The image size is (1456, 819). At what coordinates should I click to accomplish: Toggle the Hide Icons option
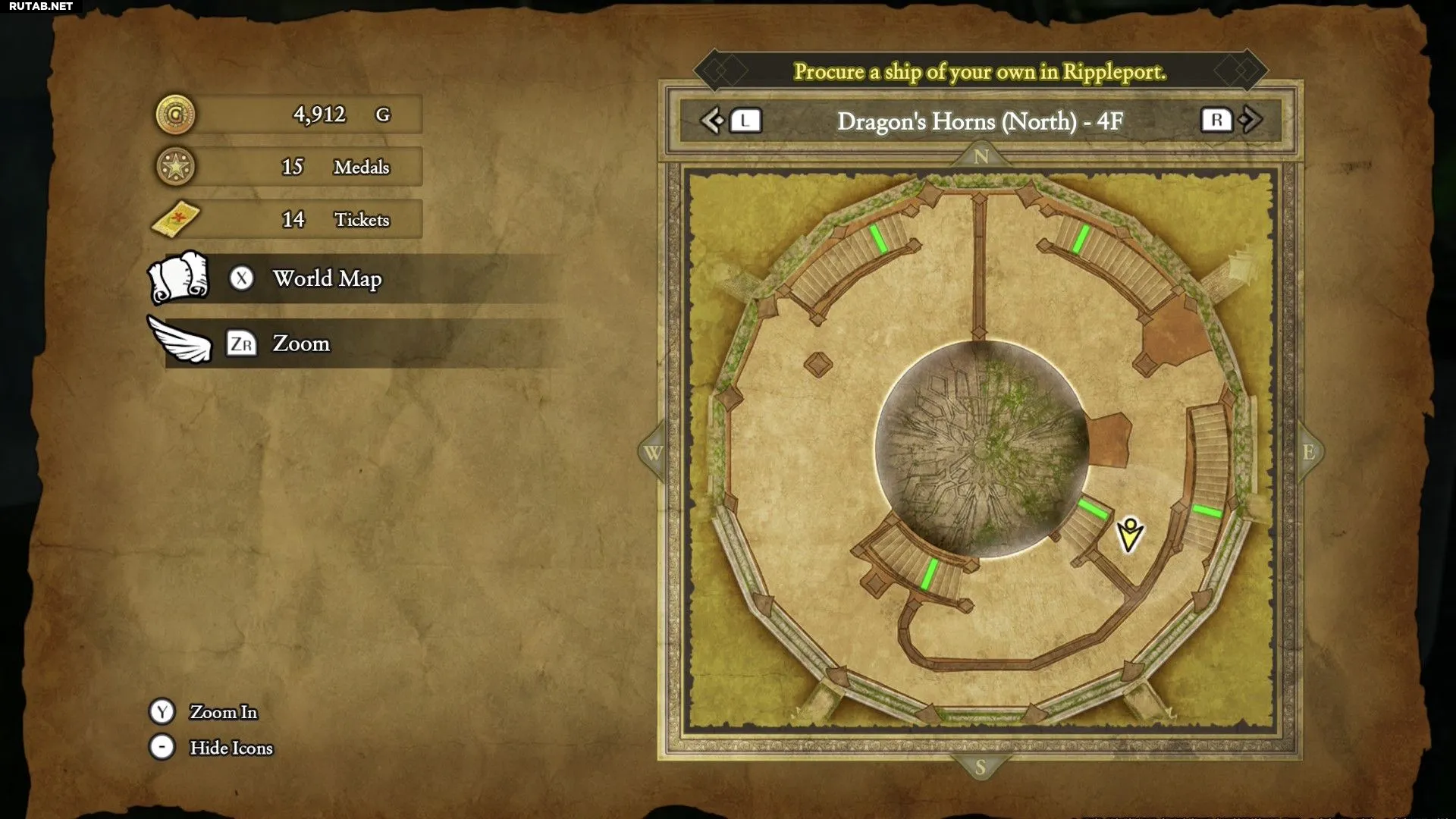231,748
